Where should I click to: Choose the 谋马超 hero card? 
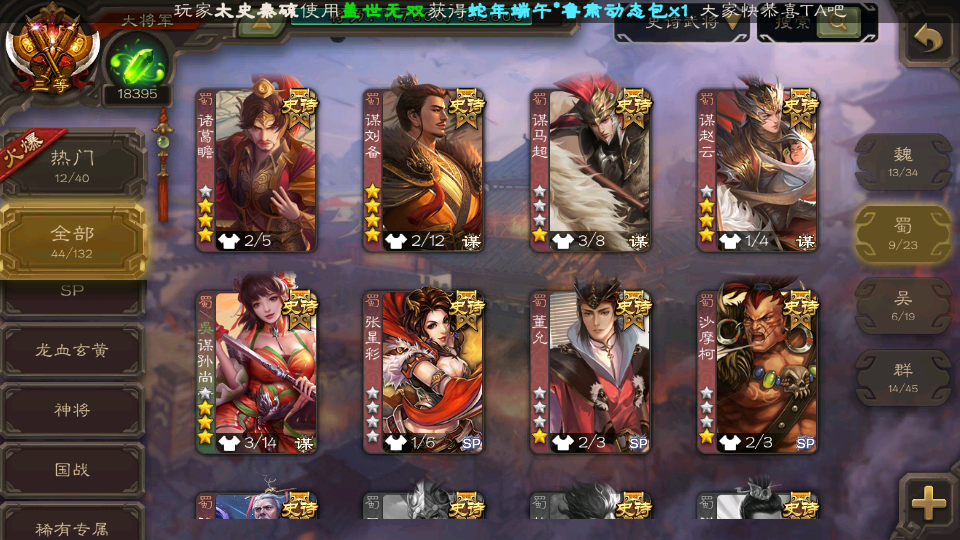(590, 170)
